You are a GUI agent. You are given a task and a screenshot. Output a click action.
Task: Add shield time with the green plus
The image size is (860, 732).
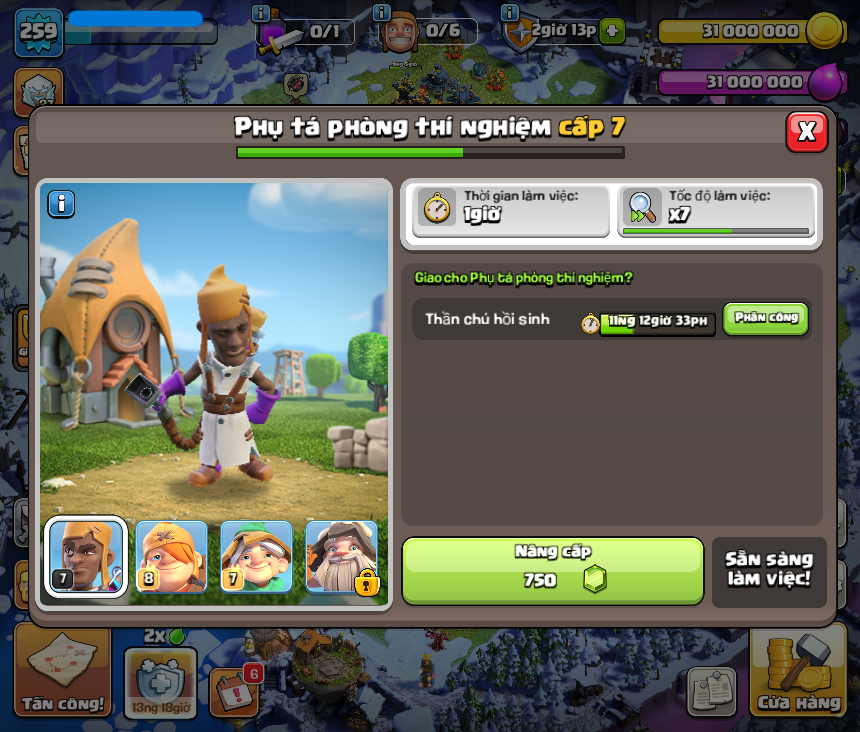(612, 30)
